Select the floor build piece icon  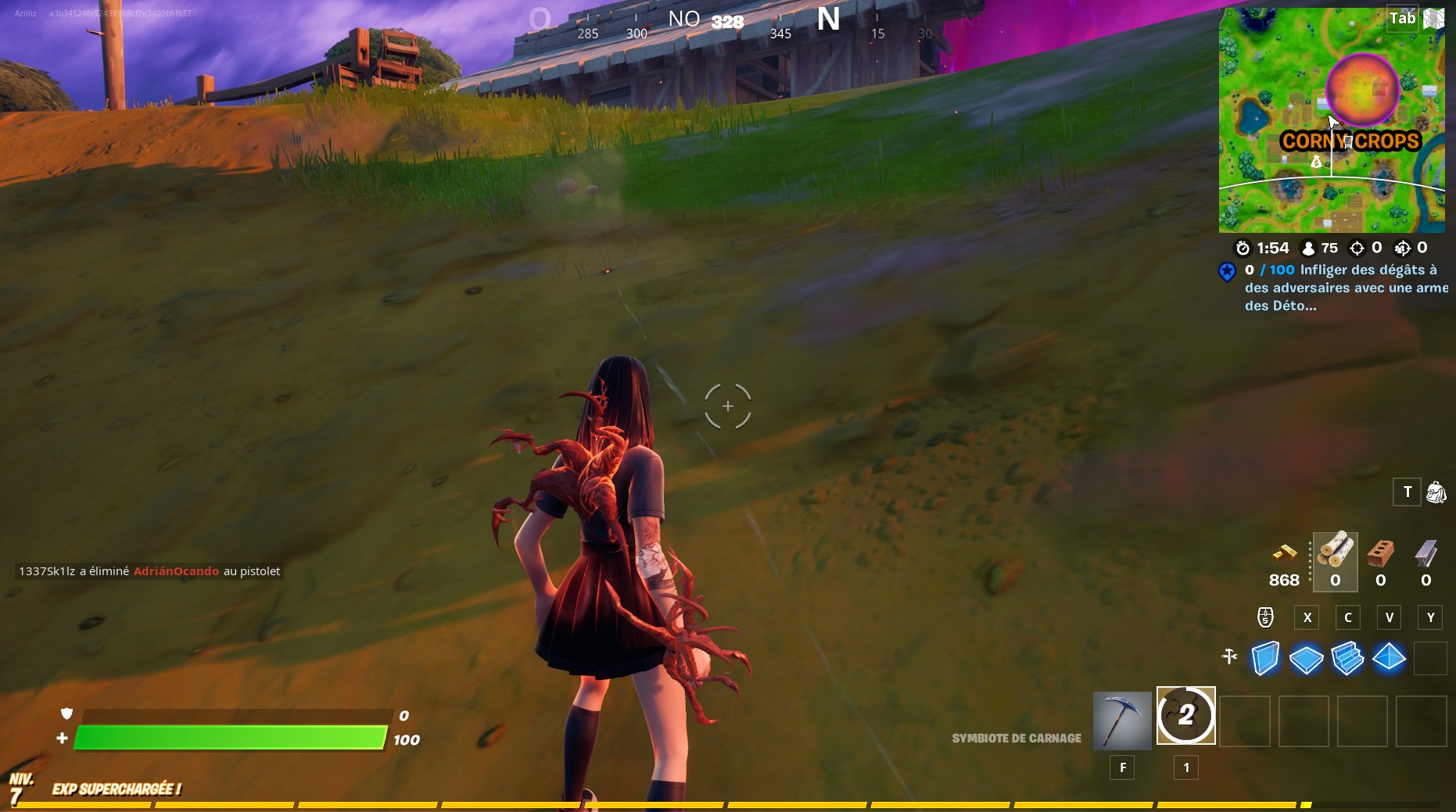pyautogui.click(x=1306, y=658)
